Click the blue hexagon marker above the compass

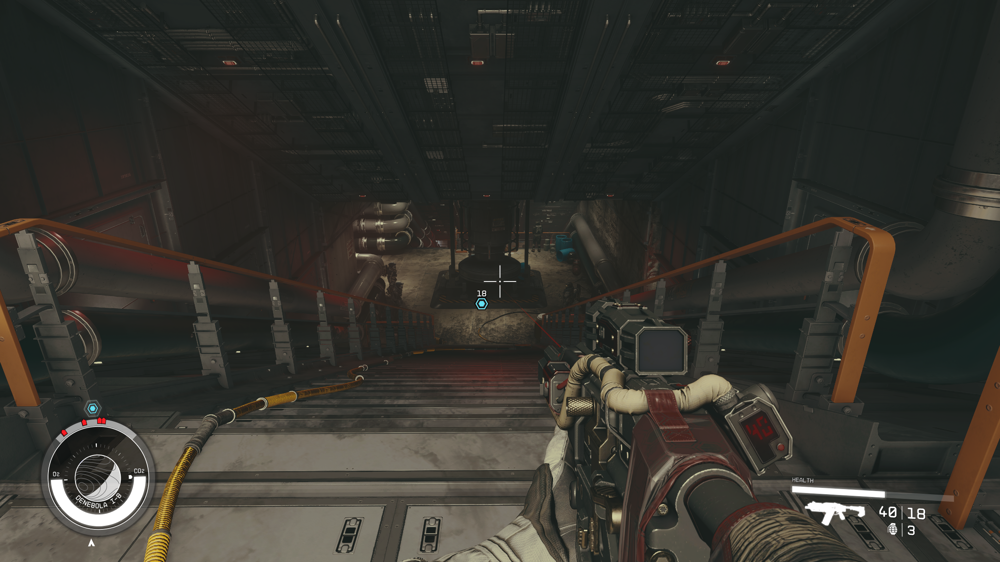click(x=92, y=408)
